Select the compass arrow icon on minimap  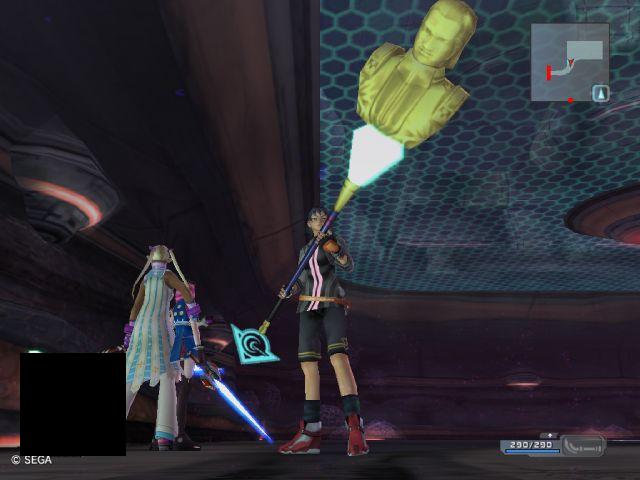600,93
